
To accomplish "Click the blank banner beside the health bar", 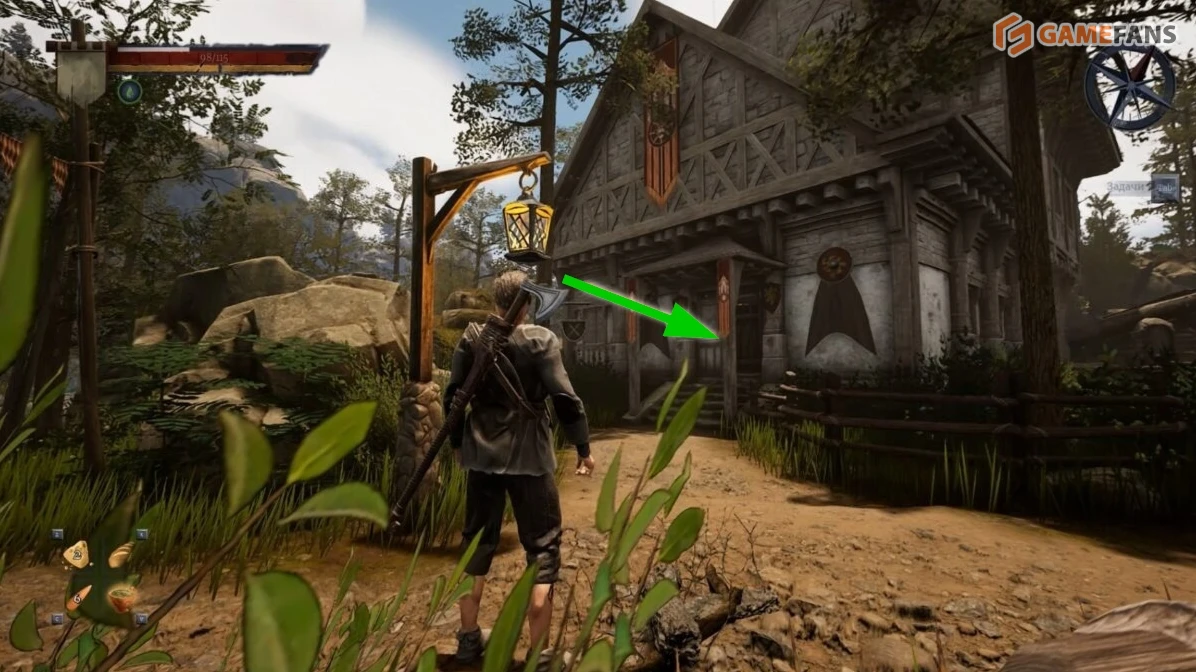I will 81,73.
